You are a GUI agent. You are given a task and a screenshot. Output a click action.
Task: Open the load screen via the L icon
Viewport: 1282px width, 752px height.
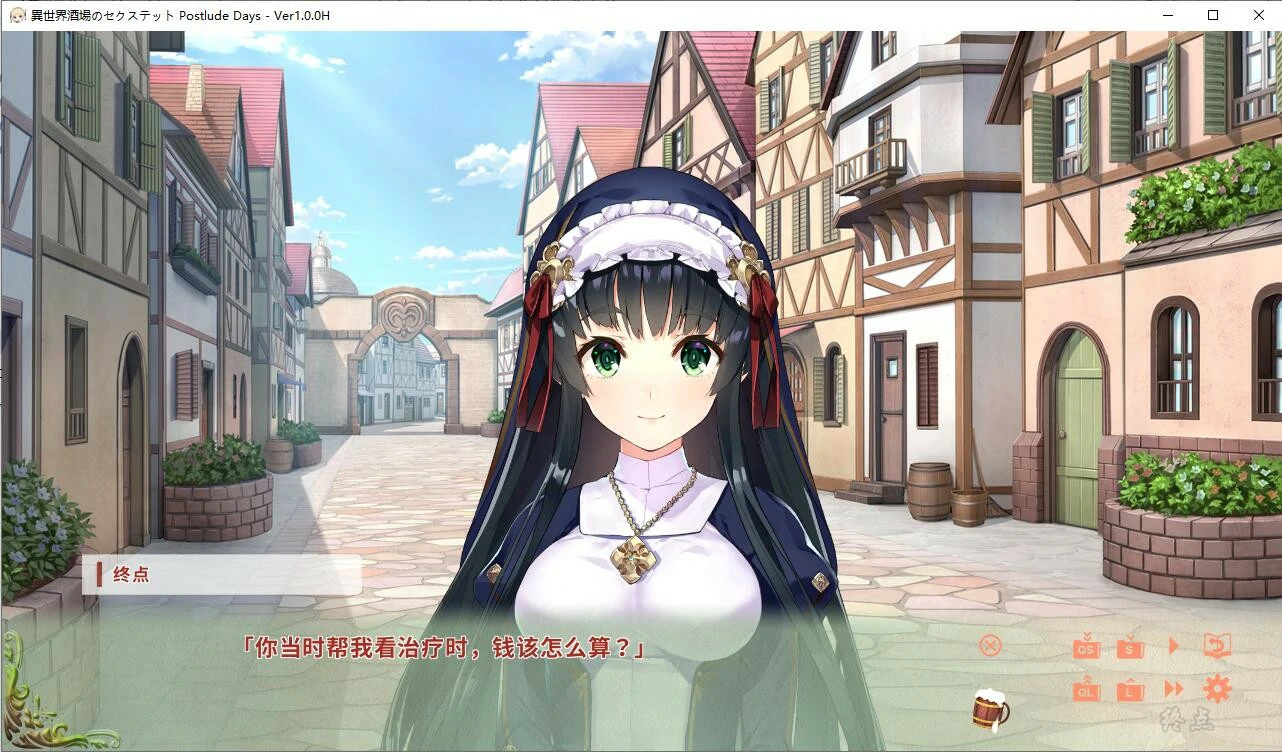tap(1131, 691)
